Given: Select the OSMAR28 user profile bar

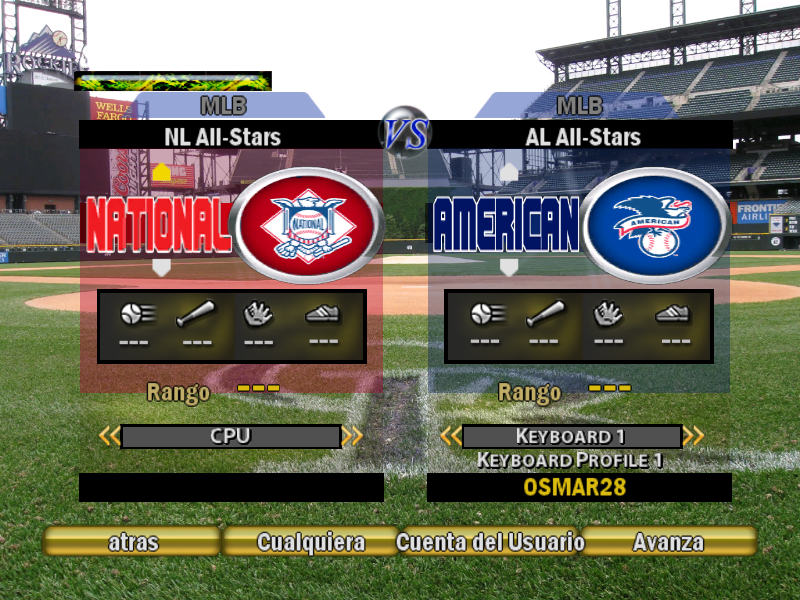Looking at the screenshot, I should pos(579,487).
